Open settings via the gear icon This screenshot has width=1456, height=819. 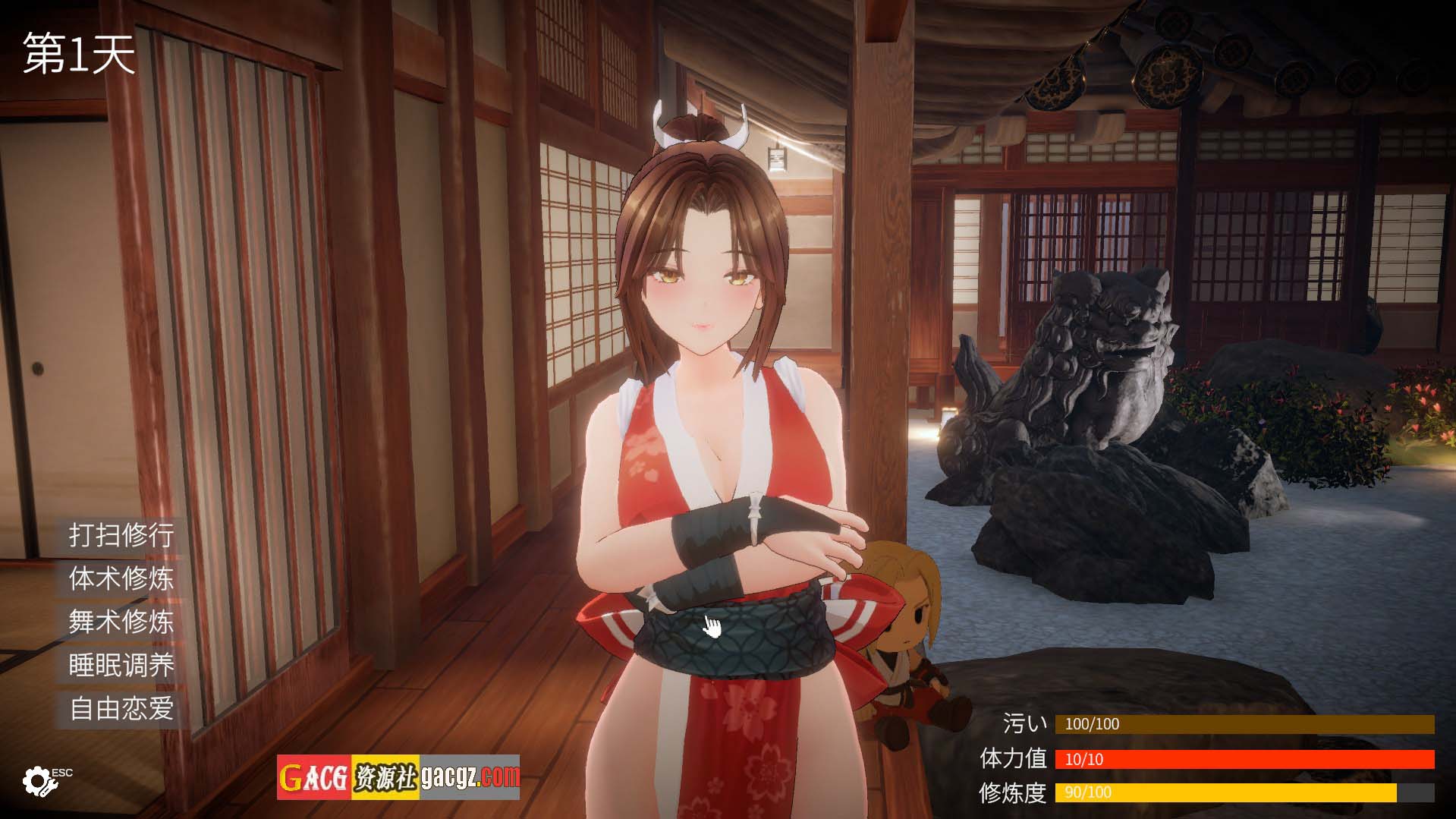pos(37,780)
